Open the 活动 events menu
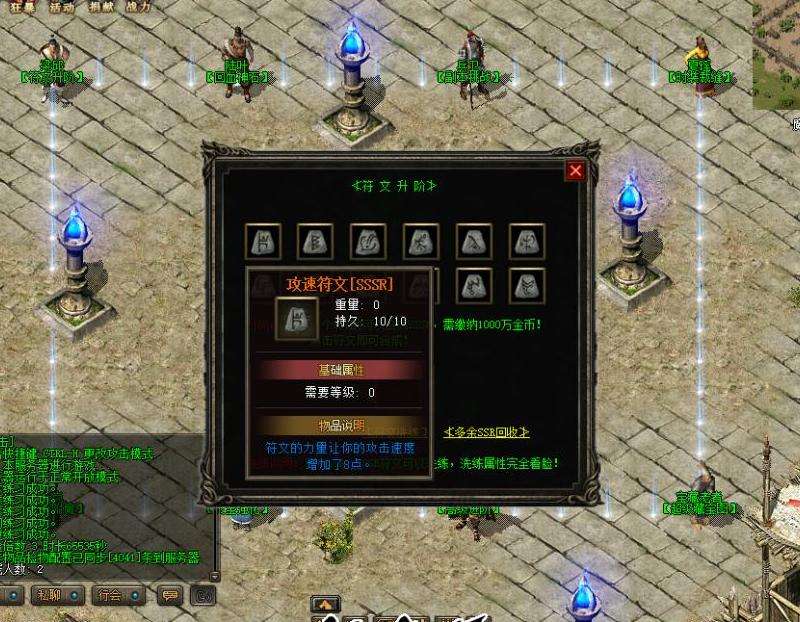The width and height of the screenshot is (800, 622). click(x=62, y=6)
